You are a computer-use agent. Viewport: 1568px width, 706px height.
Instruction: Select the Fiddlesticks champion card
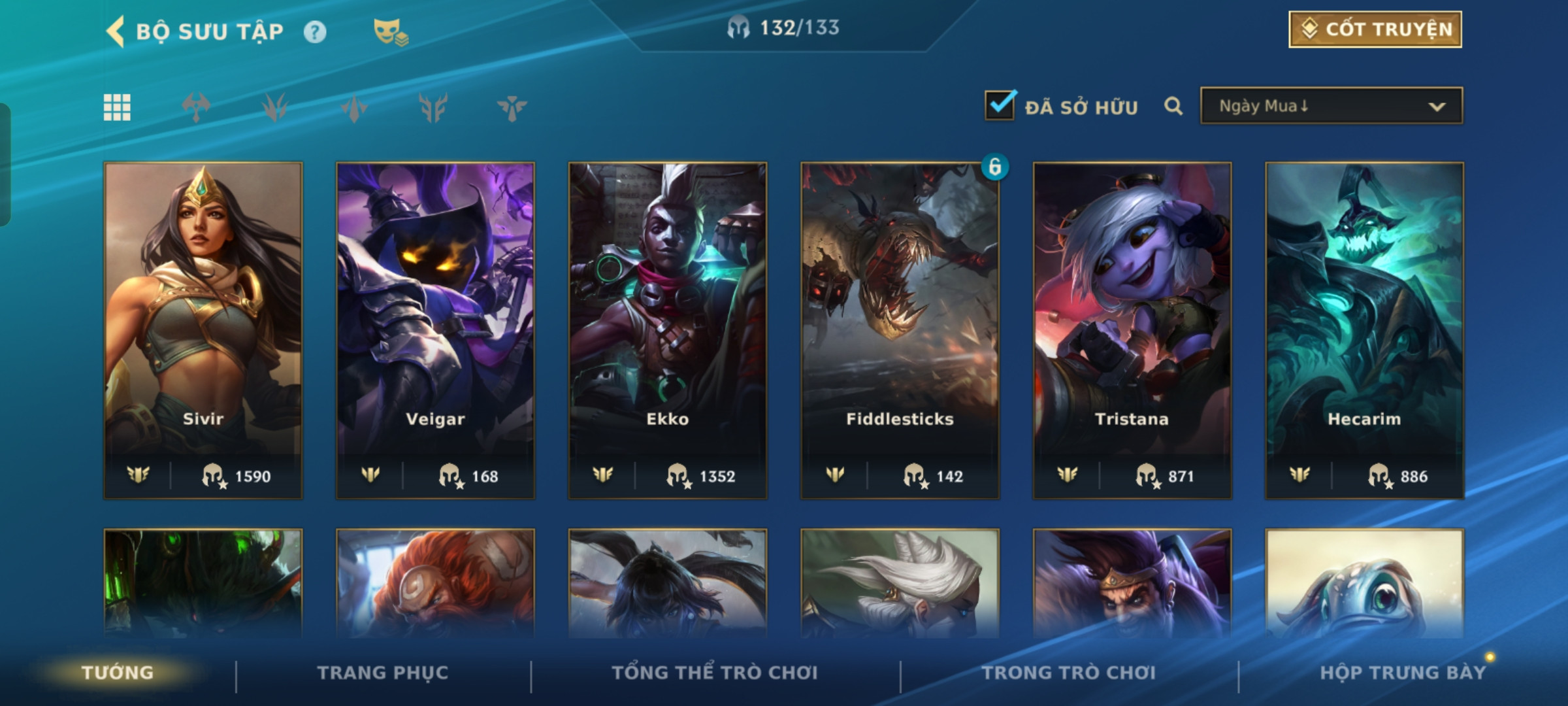(900, 330)
